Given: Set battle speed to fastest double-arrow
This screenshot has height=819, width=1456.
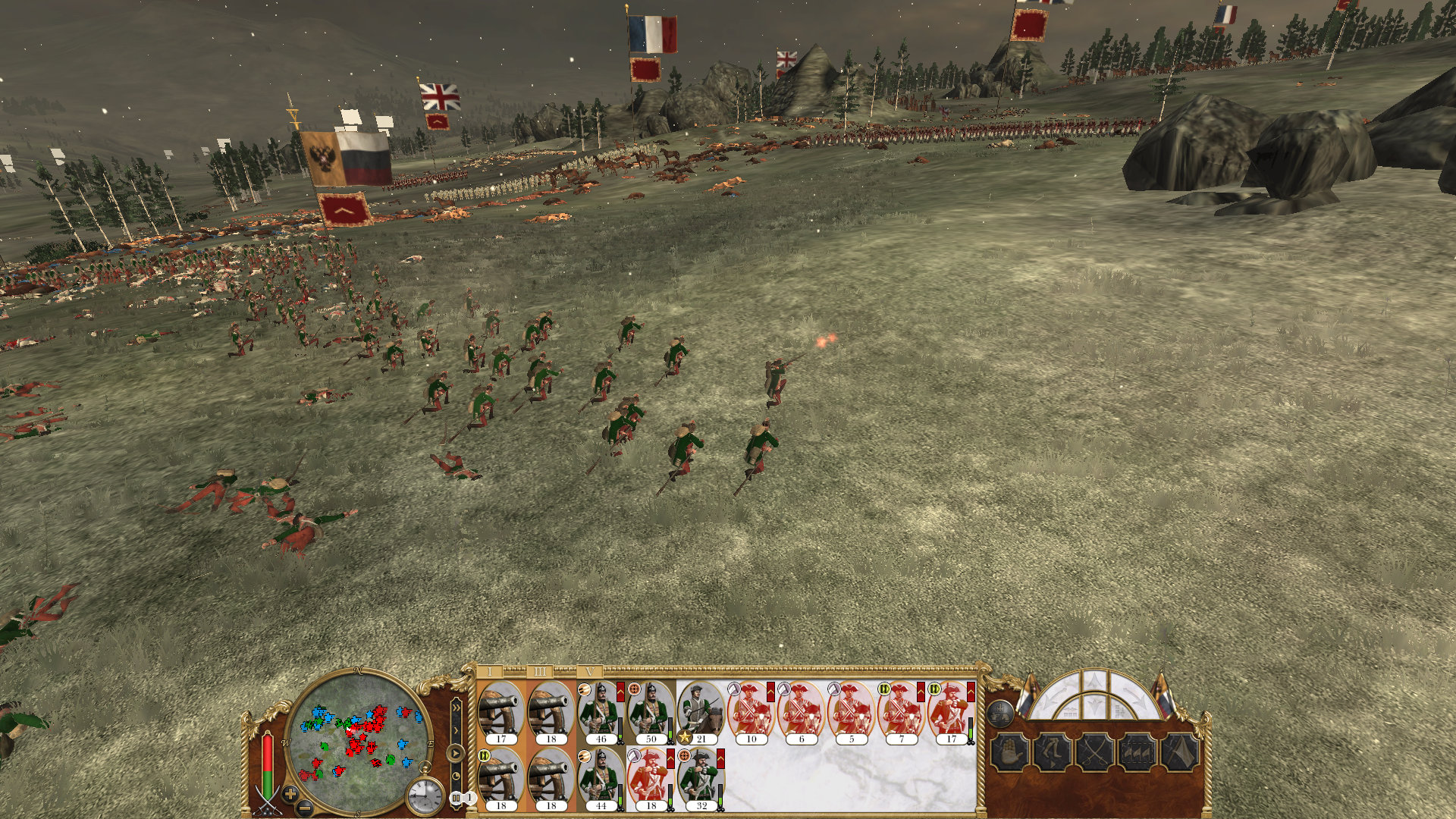Looking at the screenshot, I should coord(456,708).
